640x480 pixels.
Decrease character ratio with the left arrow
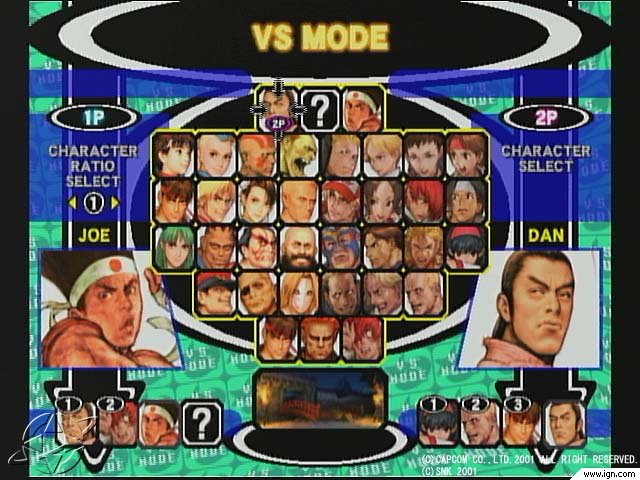pos(68,202)
